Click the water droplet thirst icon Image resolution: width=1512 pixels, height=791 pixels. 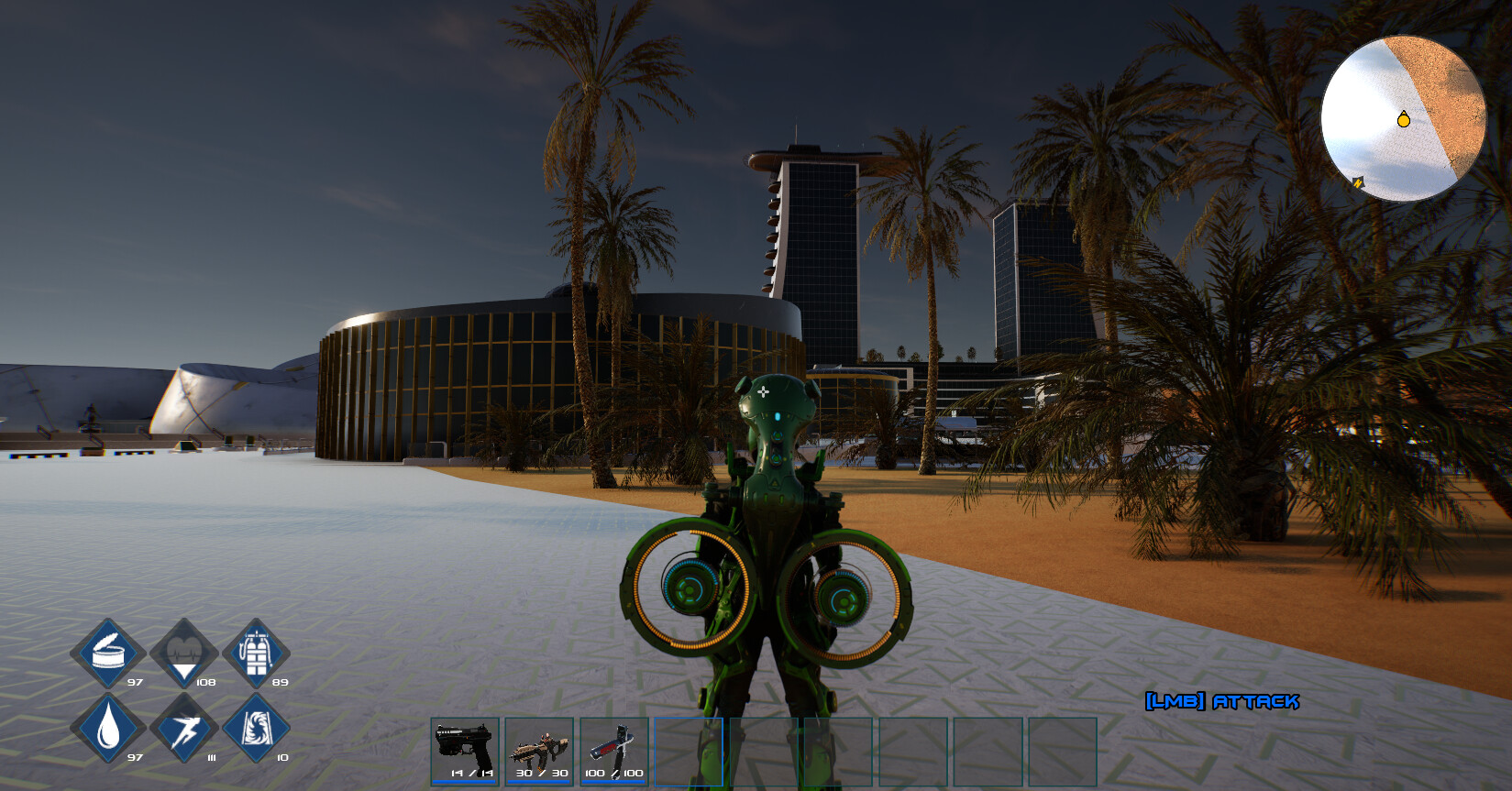110,729
